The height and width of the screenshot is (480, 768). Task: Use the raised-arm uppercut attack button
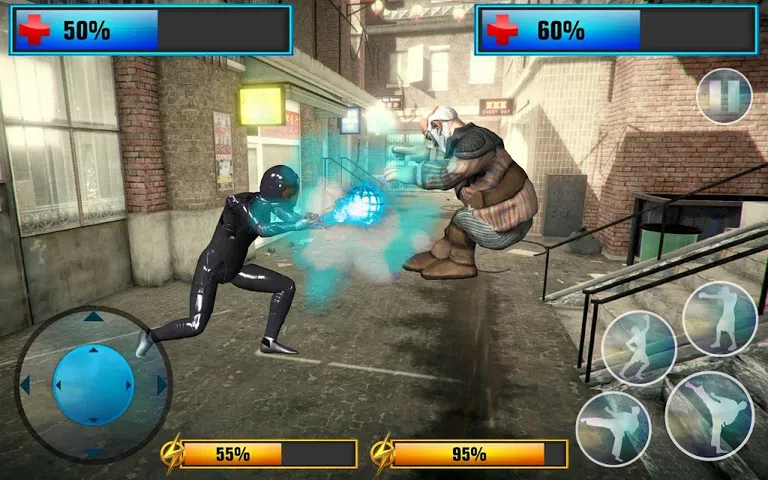click(639, 349)
